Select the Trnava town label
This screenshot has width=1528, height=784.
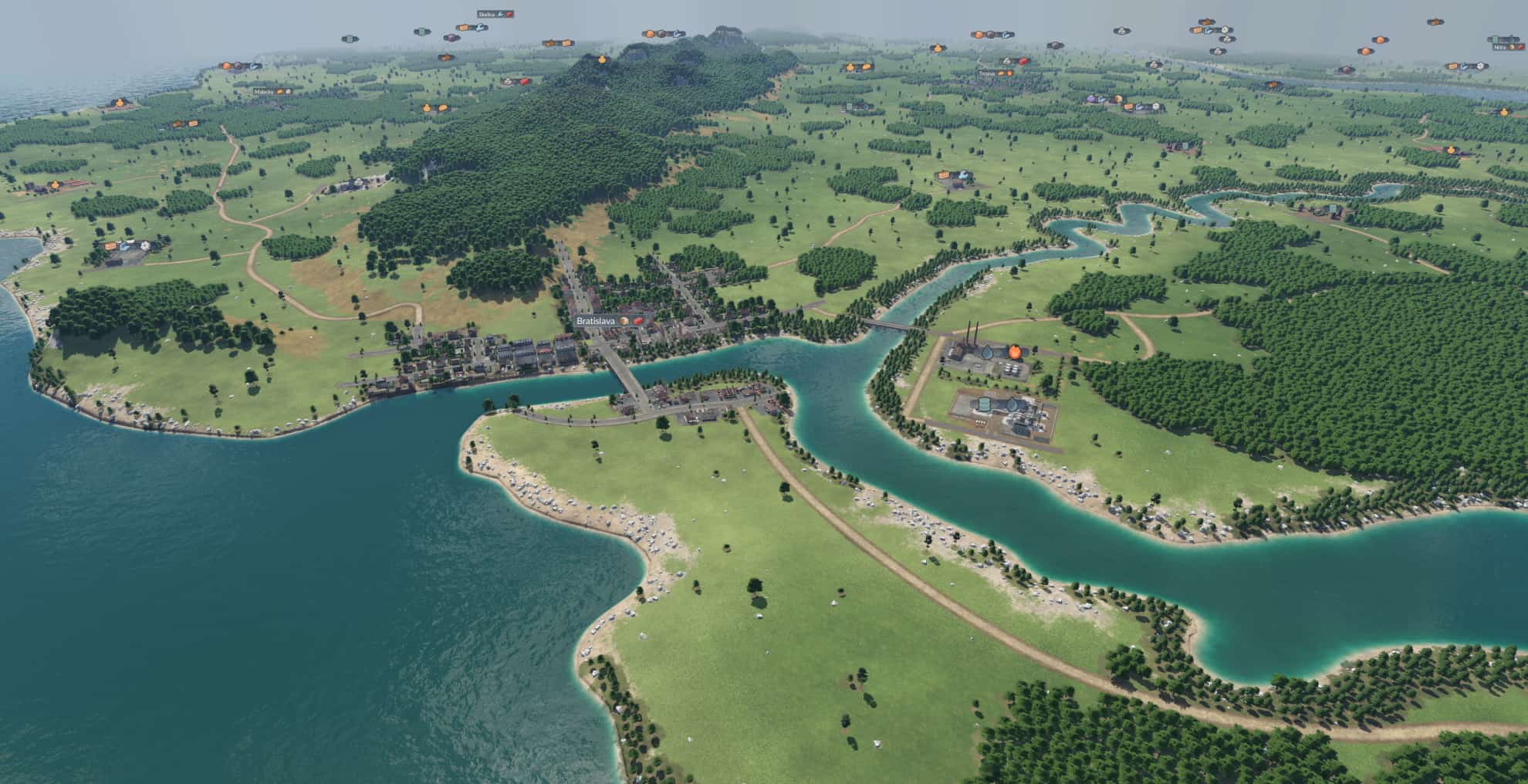[986, 73]
